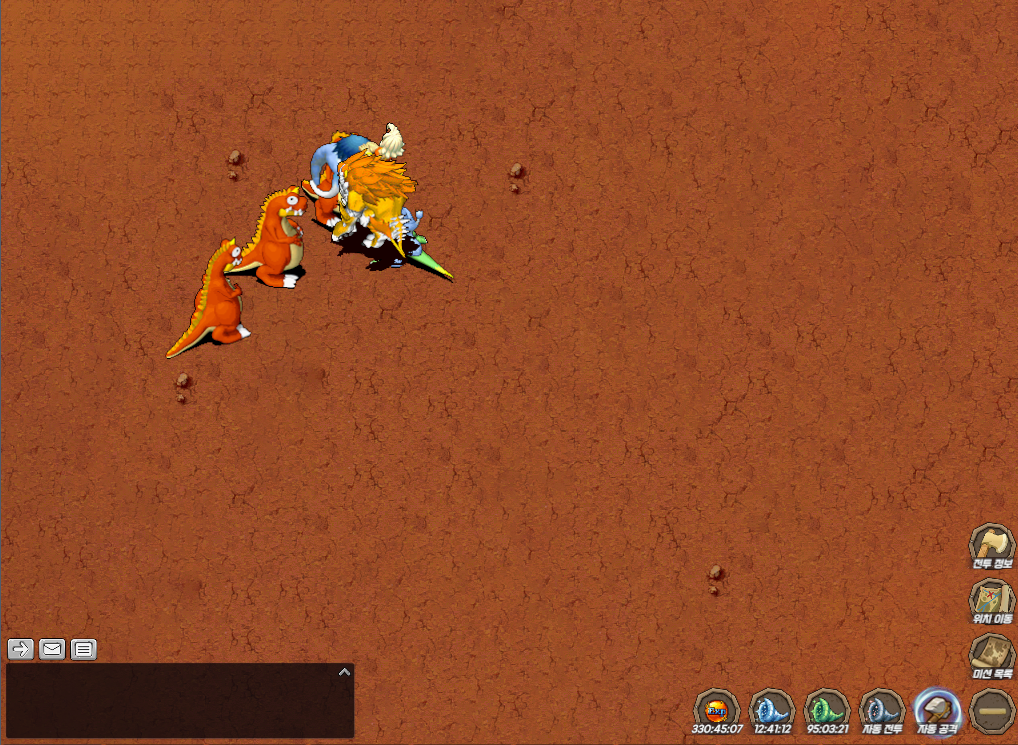Select the blue horn buff with 12:41:12 timer
The image size is (1018, 745).
pos(771,709)
